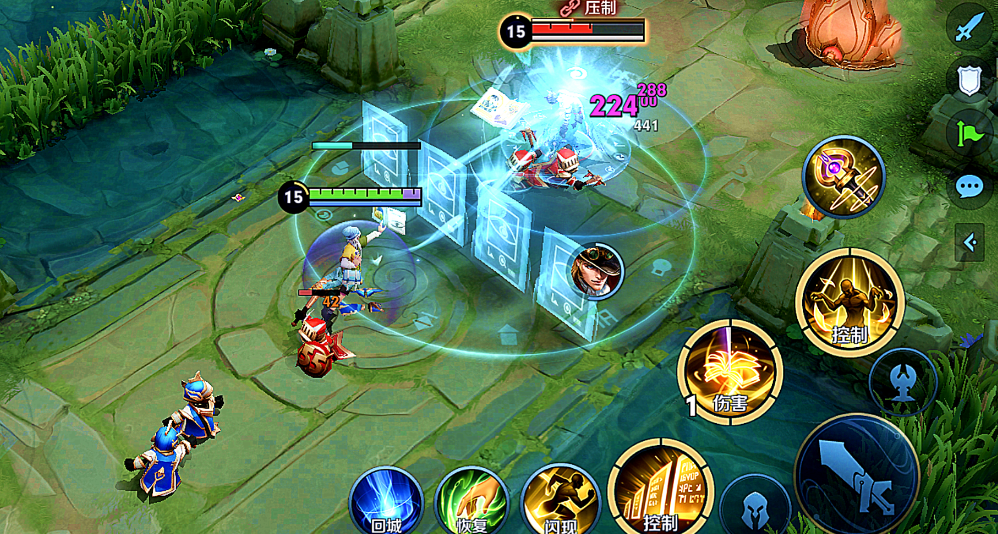998x534 pixels.
Task: Tap the attack-tower button
Action: (902, 382)
